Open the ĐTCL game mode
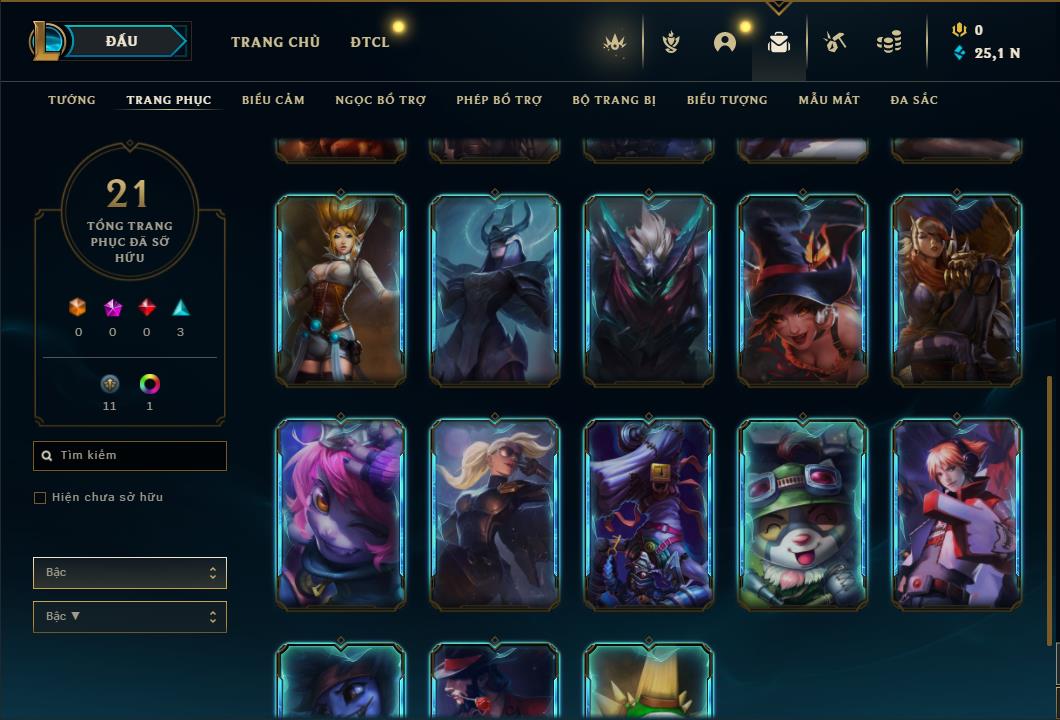Screen dimensions: 1060x720 [x=370, y=42]
